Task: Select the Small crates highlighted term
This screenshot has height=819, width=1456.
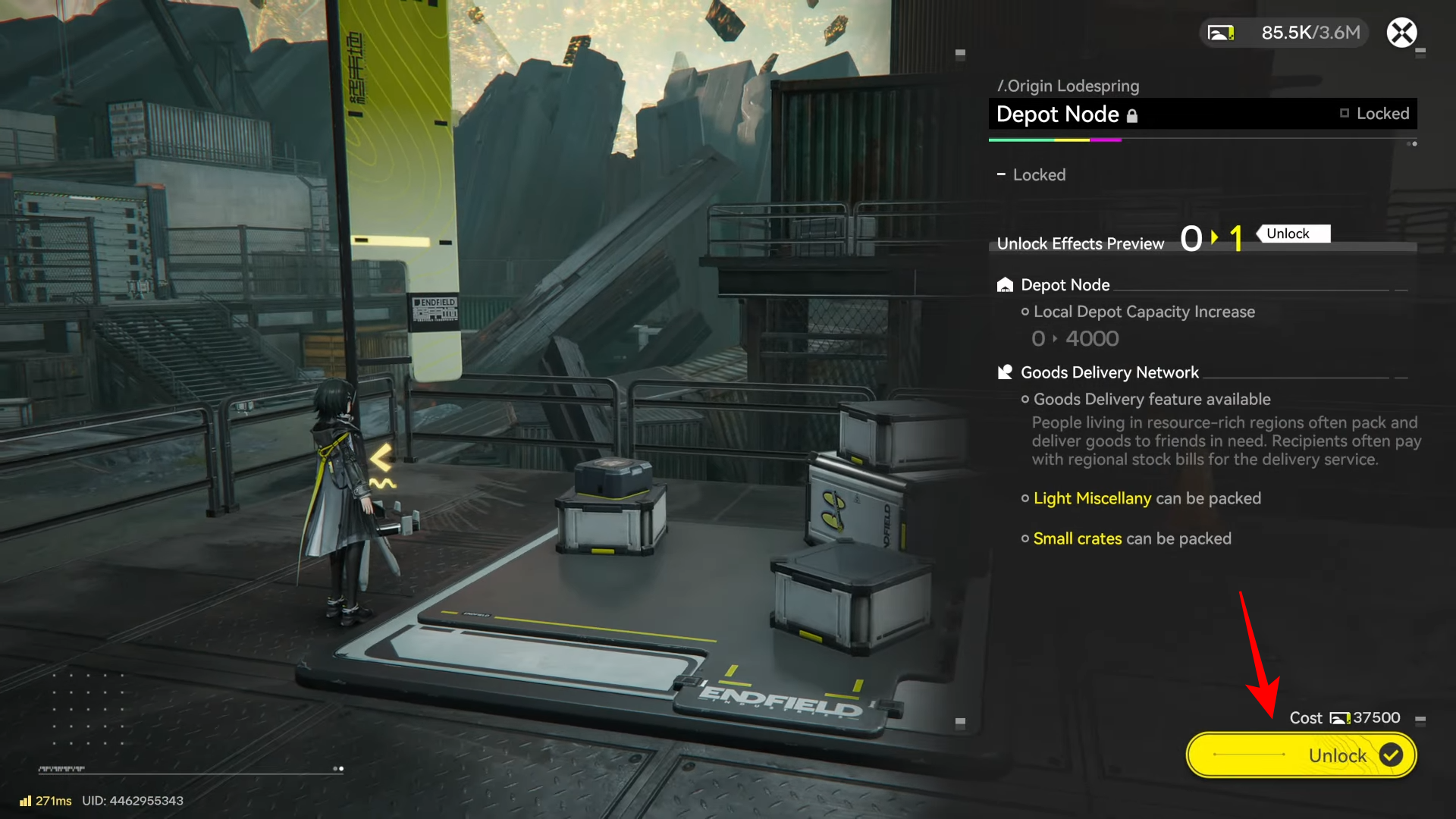Action: tap(1077, 538)
